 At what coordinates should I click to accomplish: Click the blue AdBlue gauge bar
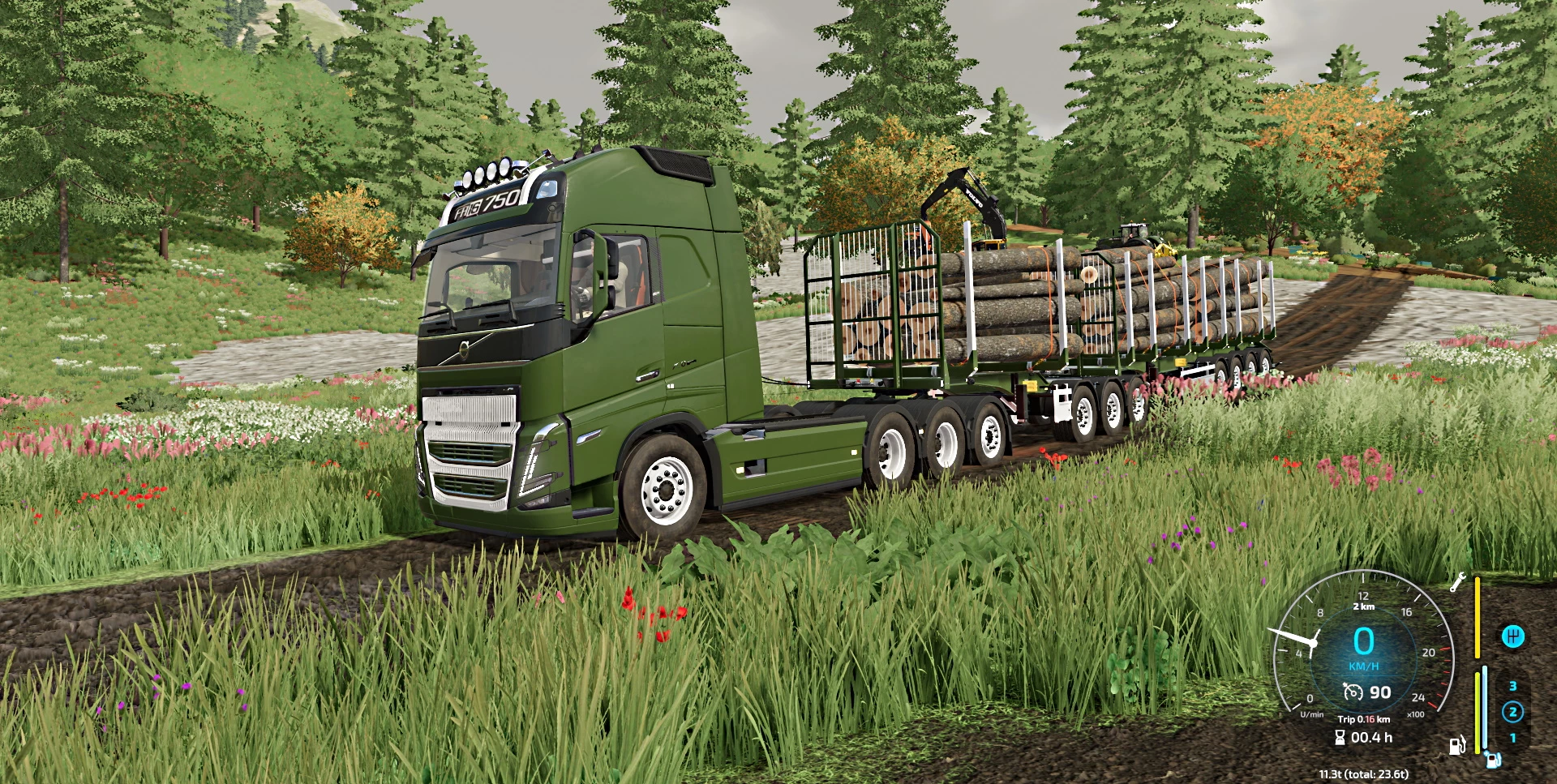1485,708
